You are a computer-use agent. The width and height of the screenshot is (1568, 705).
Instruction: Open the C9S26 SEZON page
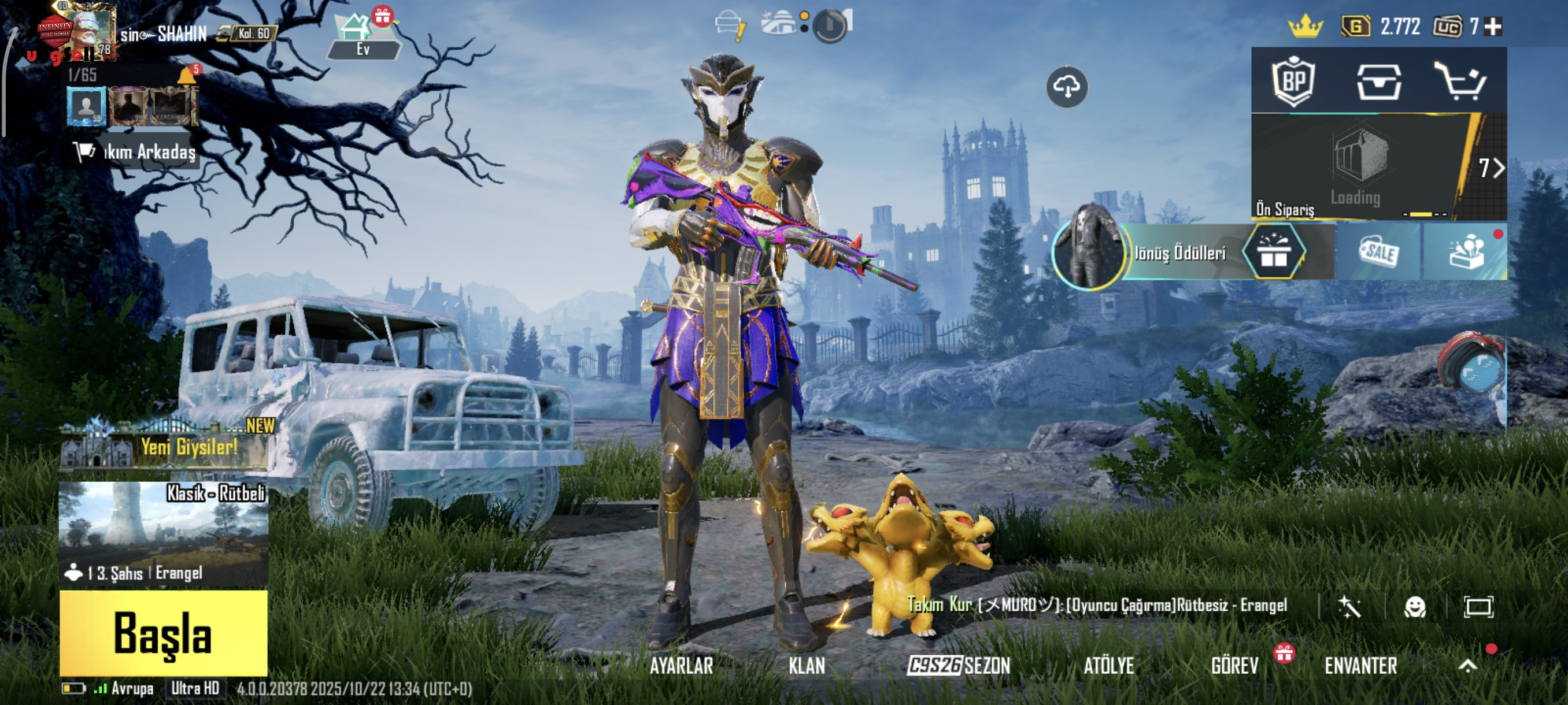pos(959,666)
